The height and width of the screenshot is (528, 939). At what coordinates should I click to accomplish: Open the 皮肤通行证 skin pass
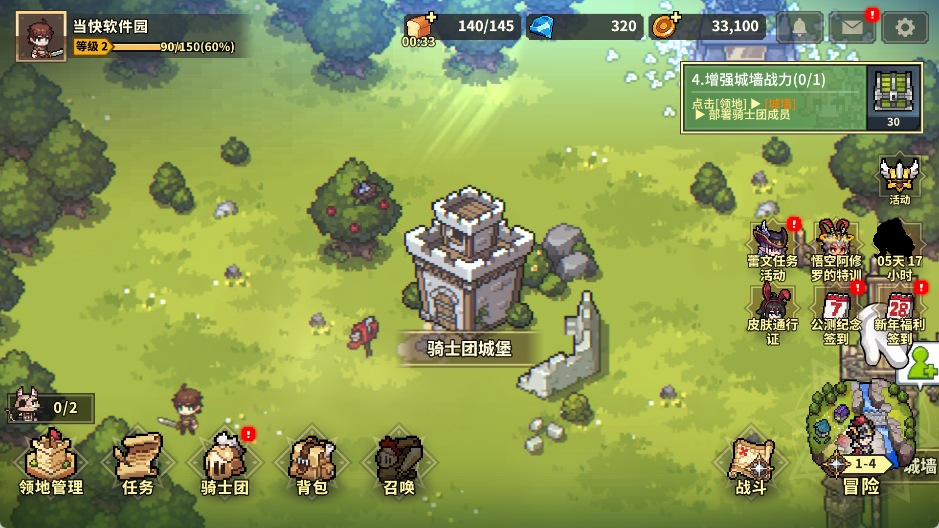pos(773,313)
